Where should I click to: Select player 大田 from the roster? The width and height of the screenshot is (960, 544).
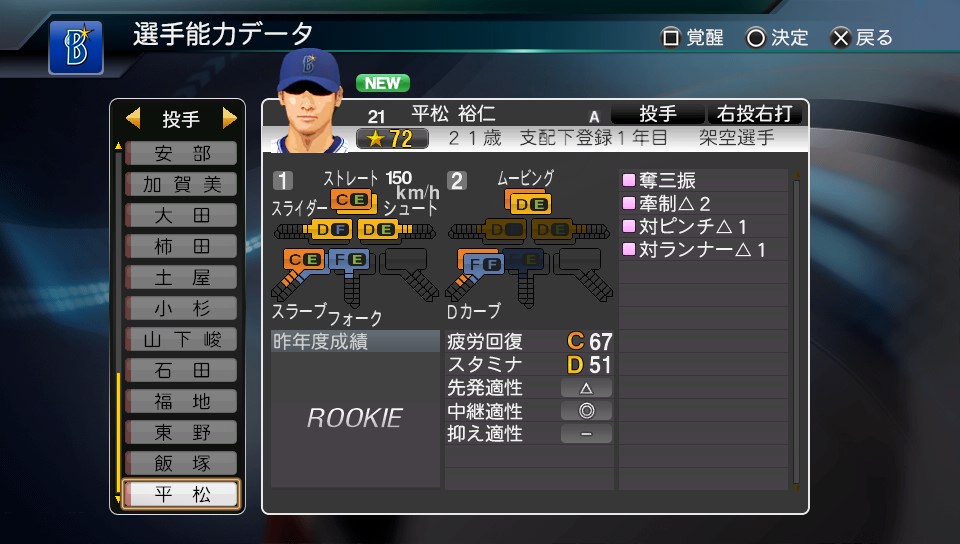pyautogui.click(x=182, y=216)
